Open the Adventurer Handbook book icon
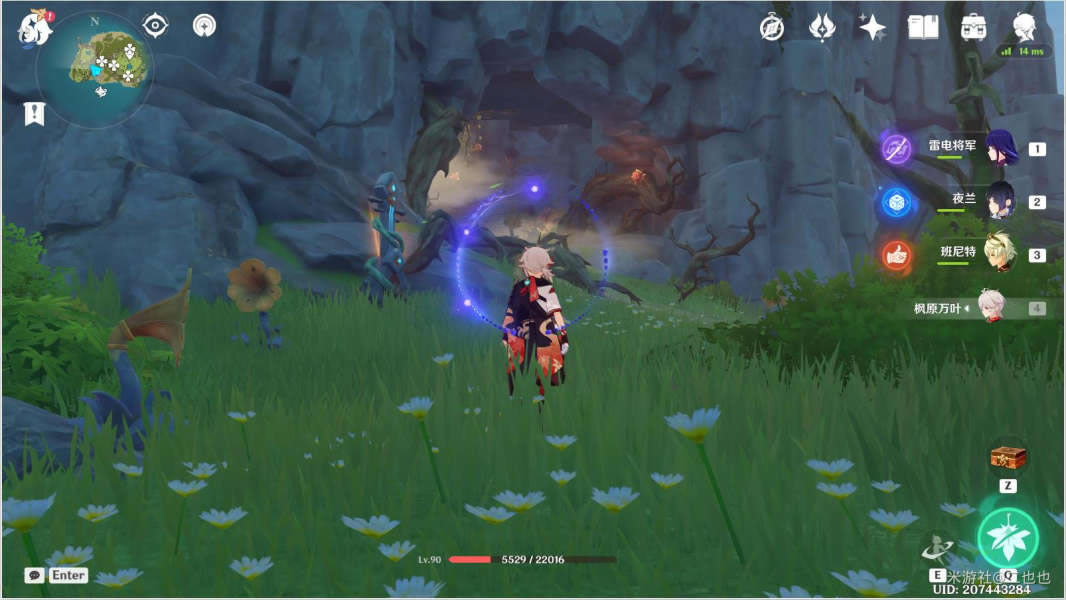1066x600 pixels. (922, 27)
